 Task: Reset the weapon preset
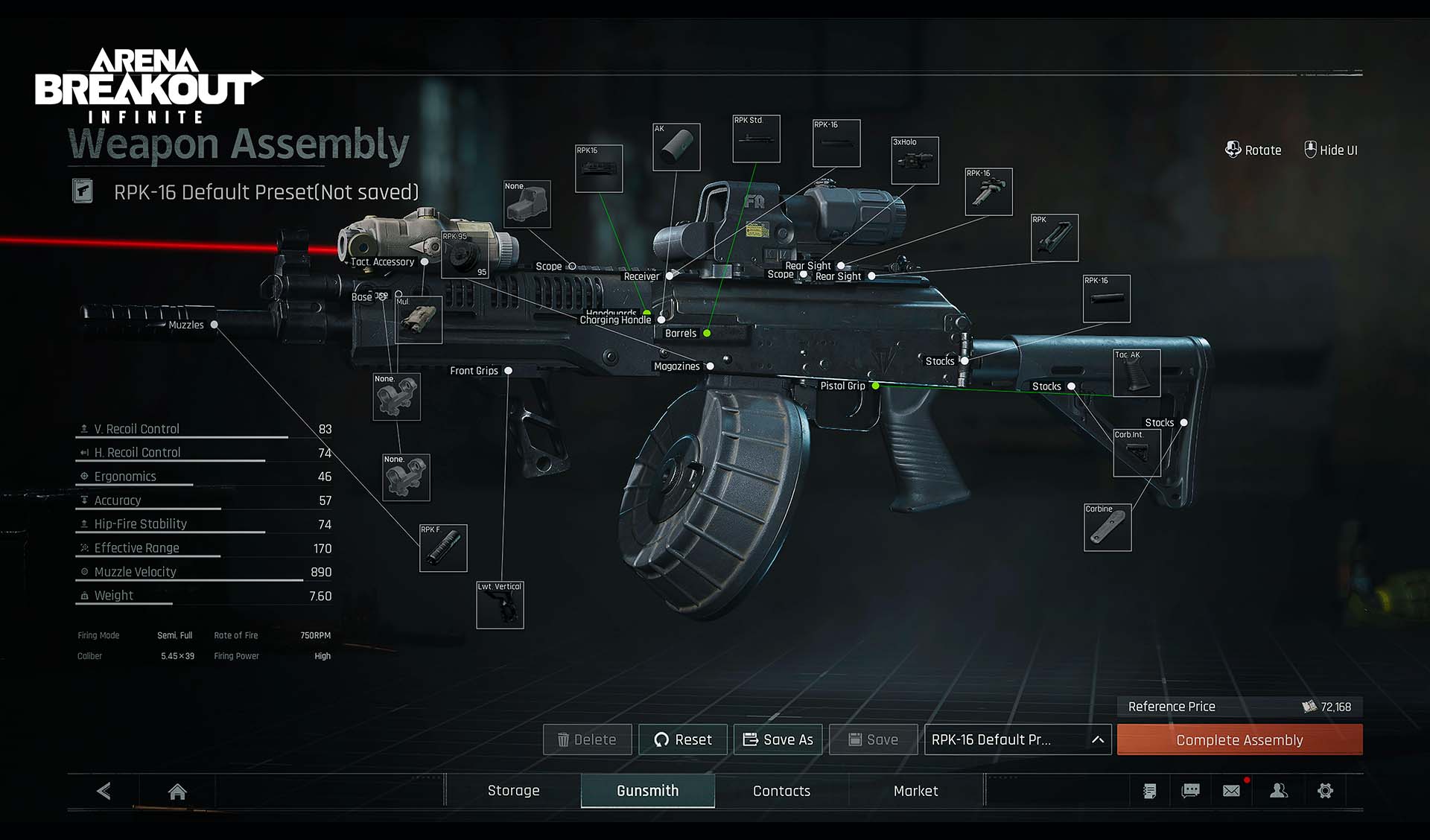(x=683, y=739)
